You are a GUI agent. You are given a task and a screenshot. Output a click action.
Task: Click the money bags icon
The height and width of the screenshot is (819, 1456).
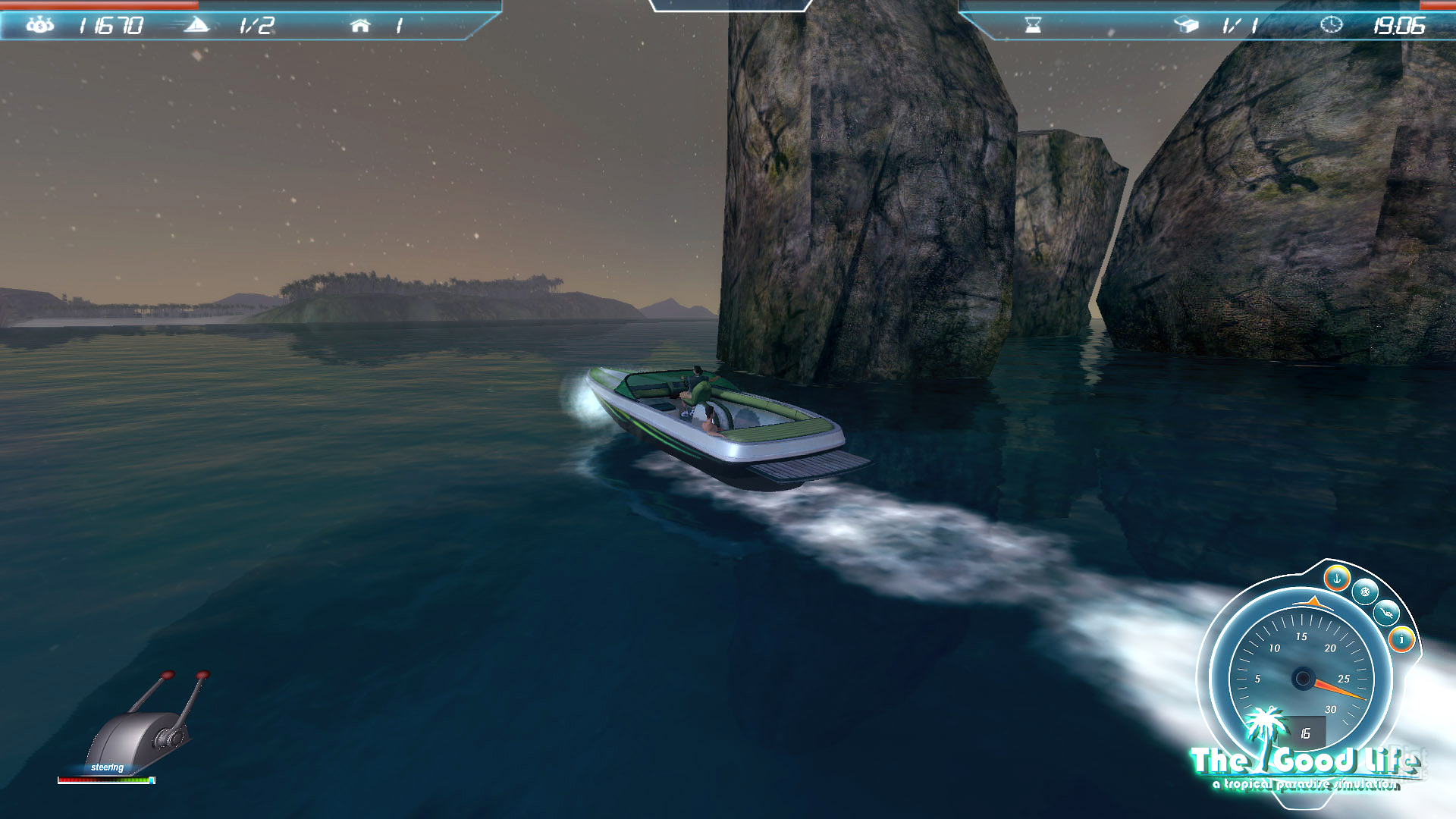(39, 26)
